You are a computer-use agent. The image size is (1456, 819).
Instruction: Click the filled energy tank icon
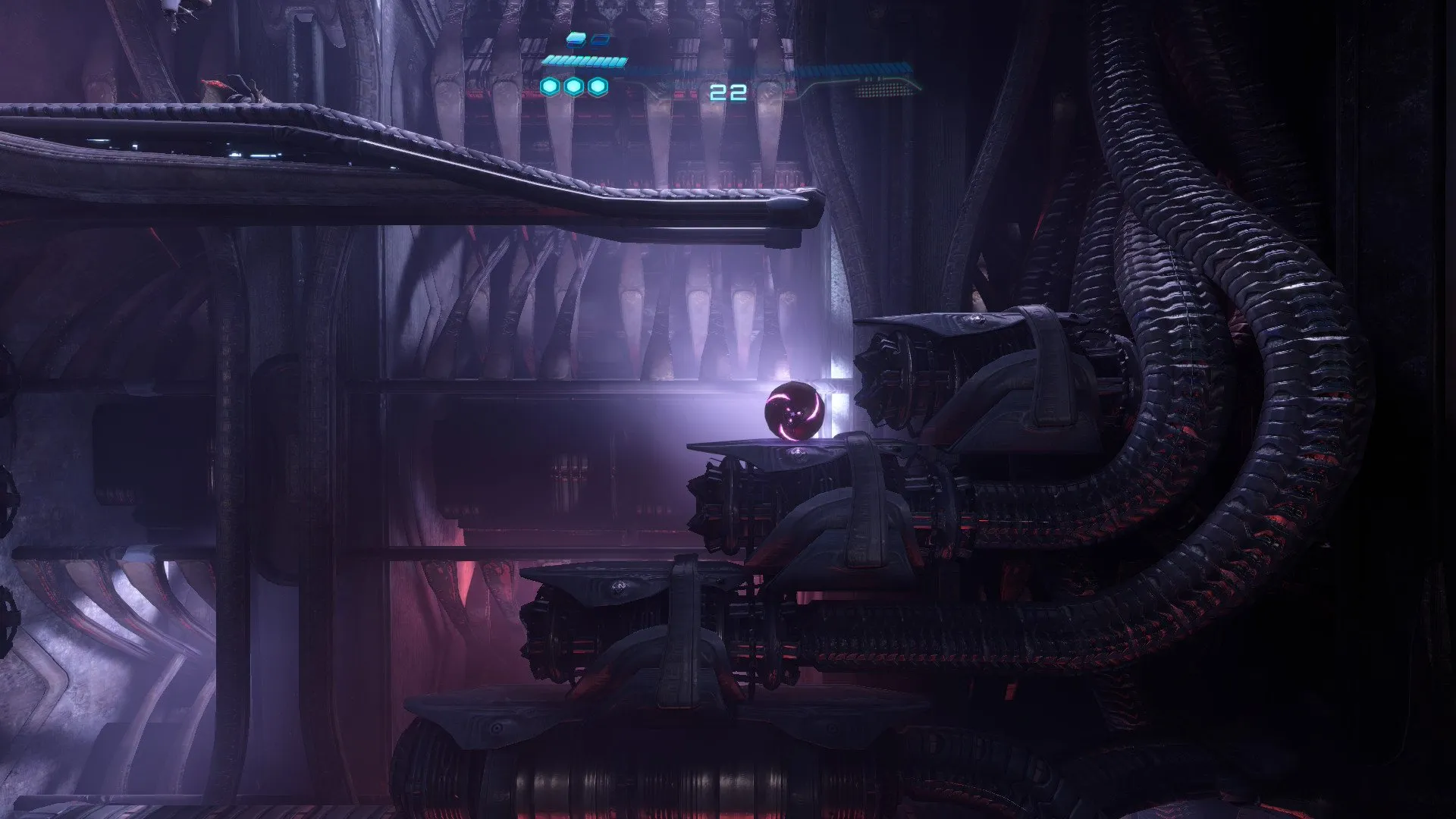574,39
